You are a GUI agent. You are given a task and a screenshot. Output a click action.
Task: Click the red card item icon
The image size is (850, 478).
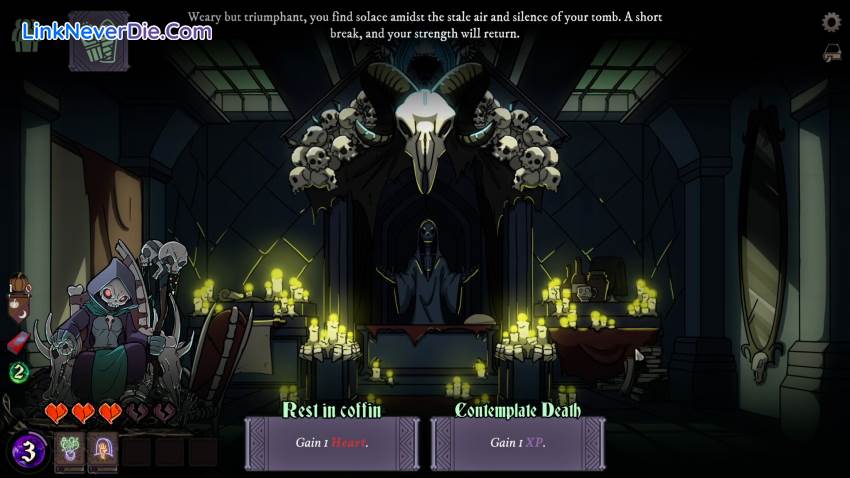point(17,343)
